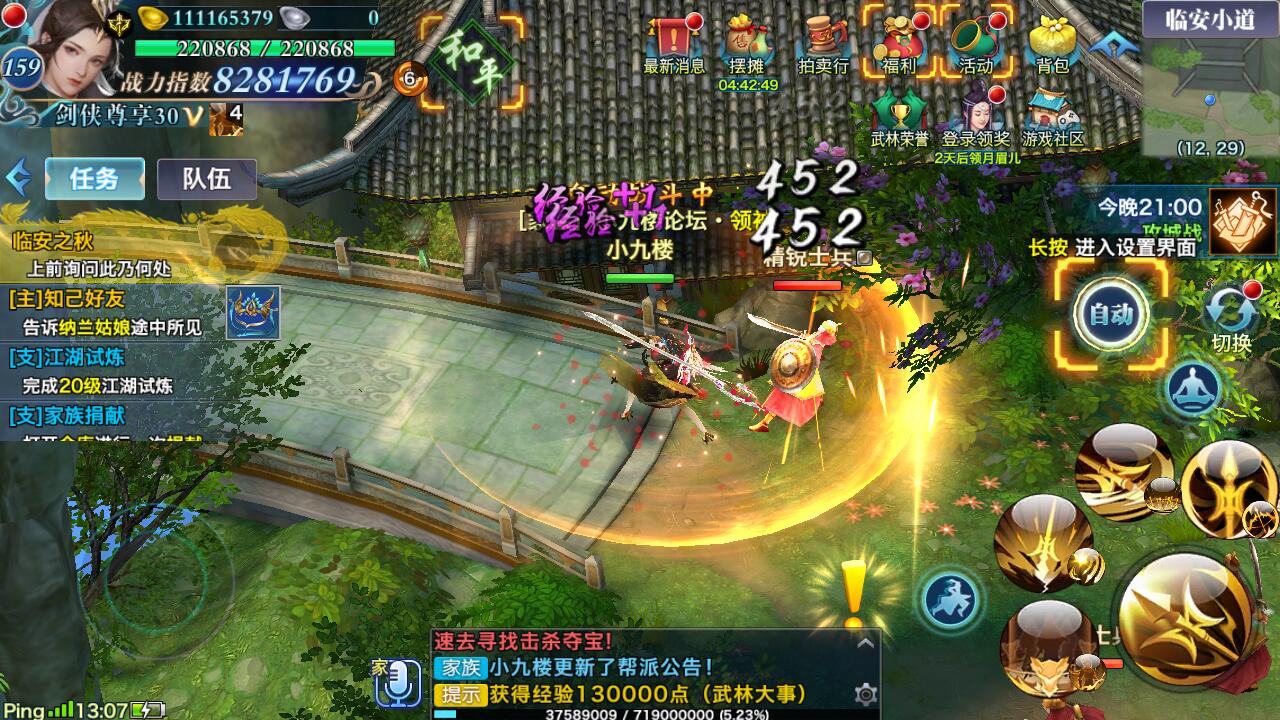Open the 拍卖行 auction house
This screenshot has width=1280, height=720.
tap(823, 44)
